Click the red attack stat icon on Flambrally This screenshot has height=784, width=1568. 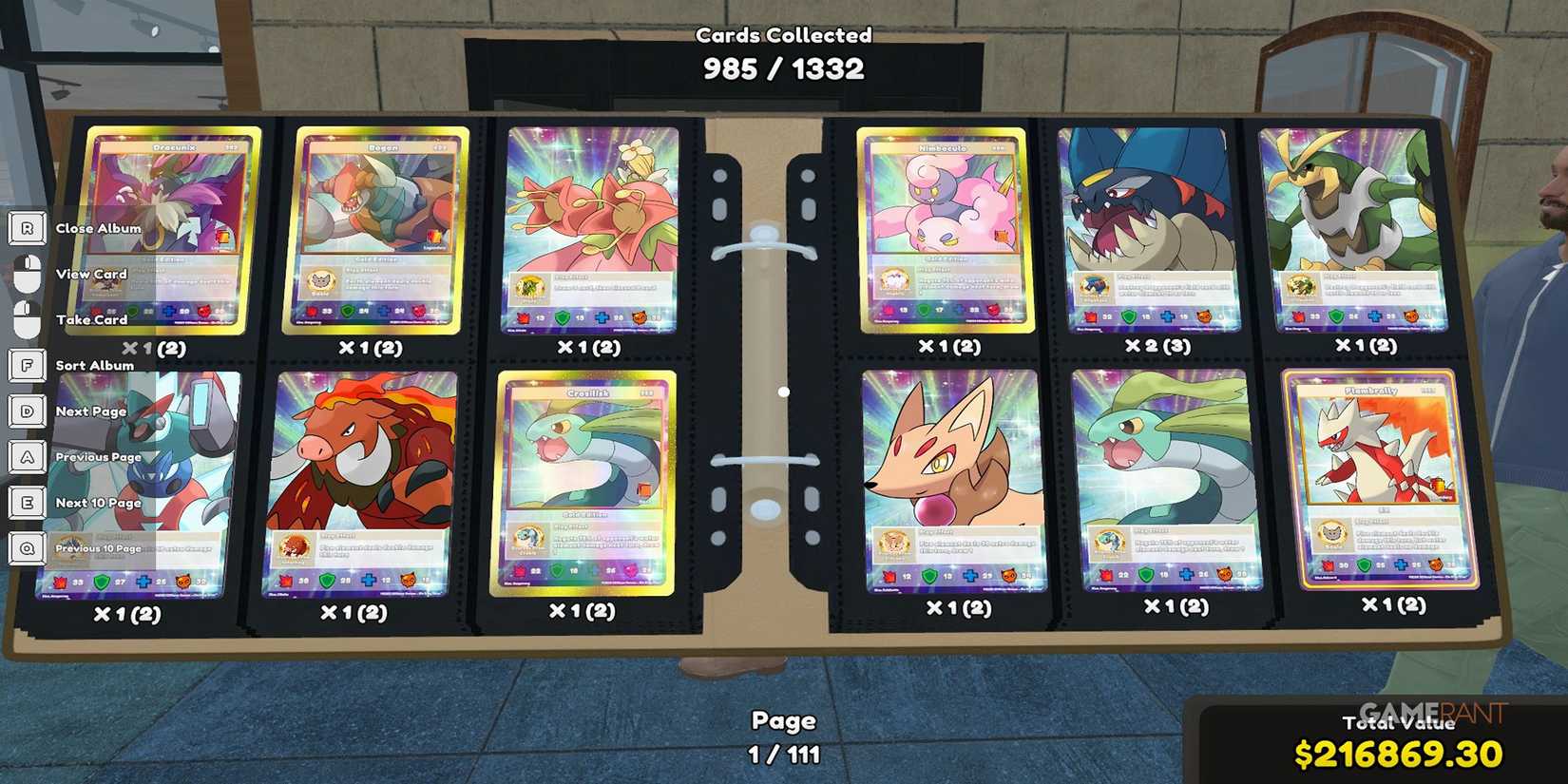click(1329, 564)
